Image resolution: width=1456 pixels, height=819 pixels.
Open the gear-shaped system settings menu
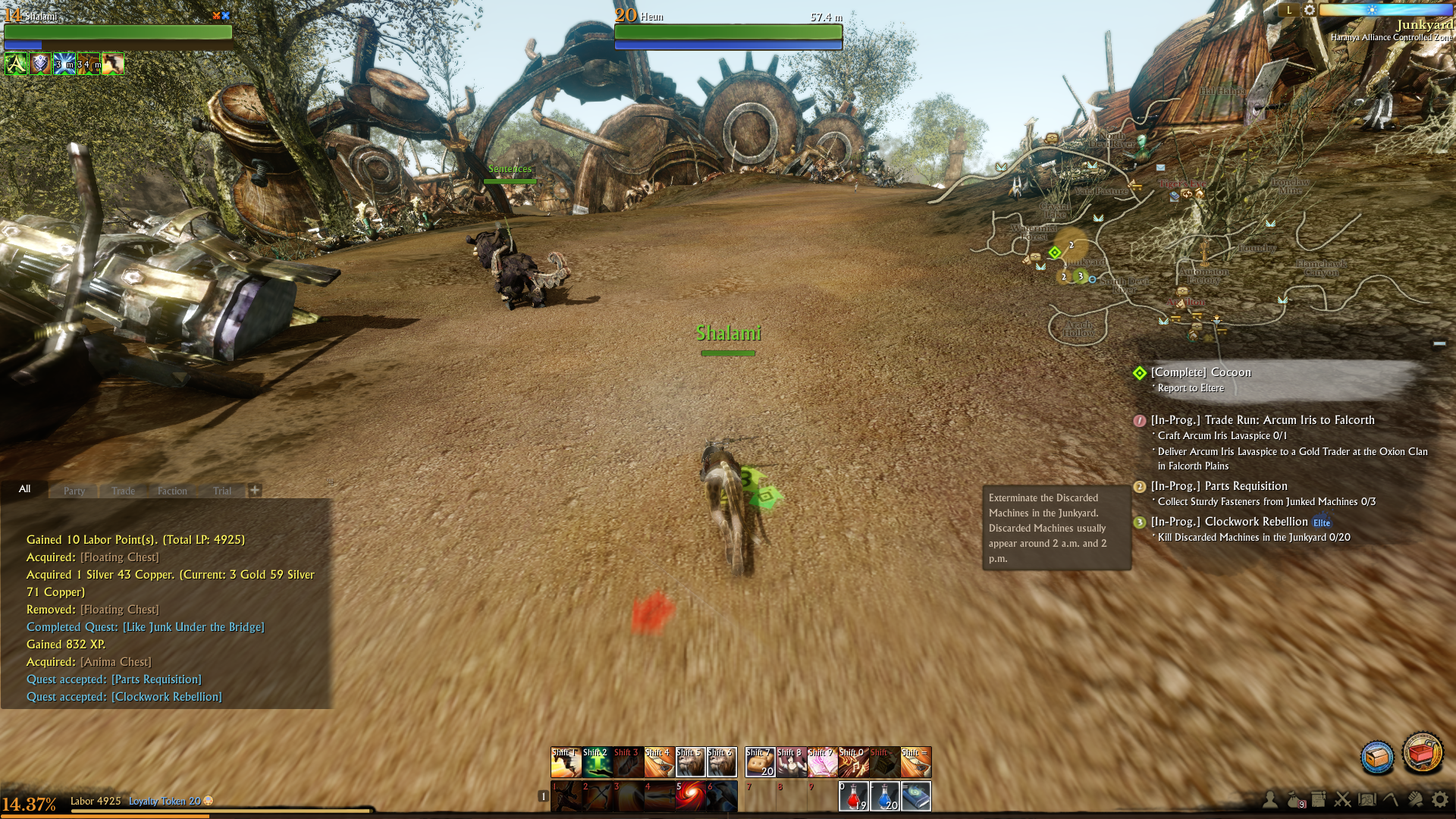[x=1439, y=799]
